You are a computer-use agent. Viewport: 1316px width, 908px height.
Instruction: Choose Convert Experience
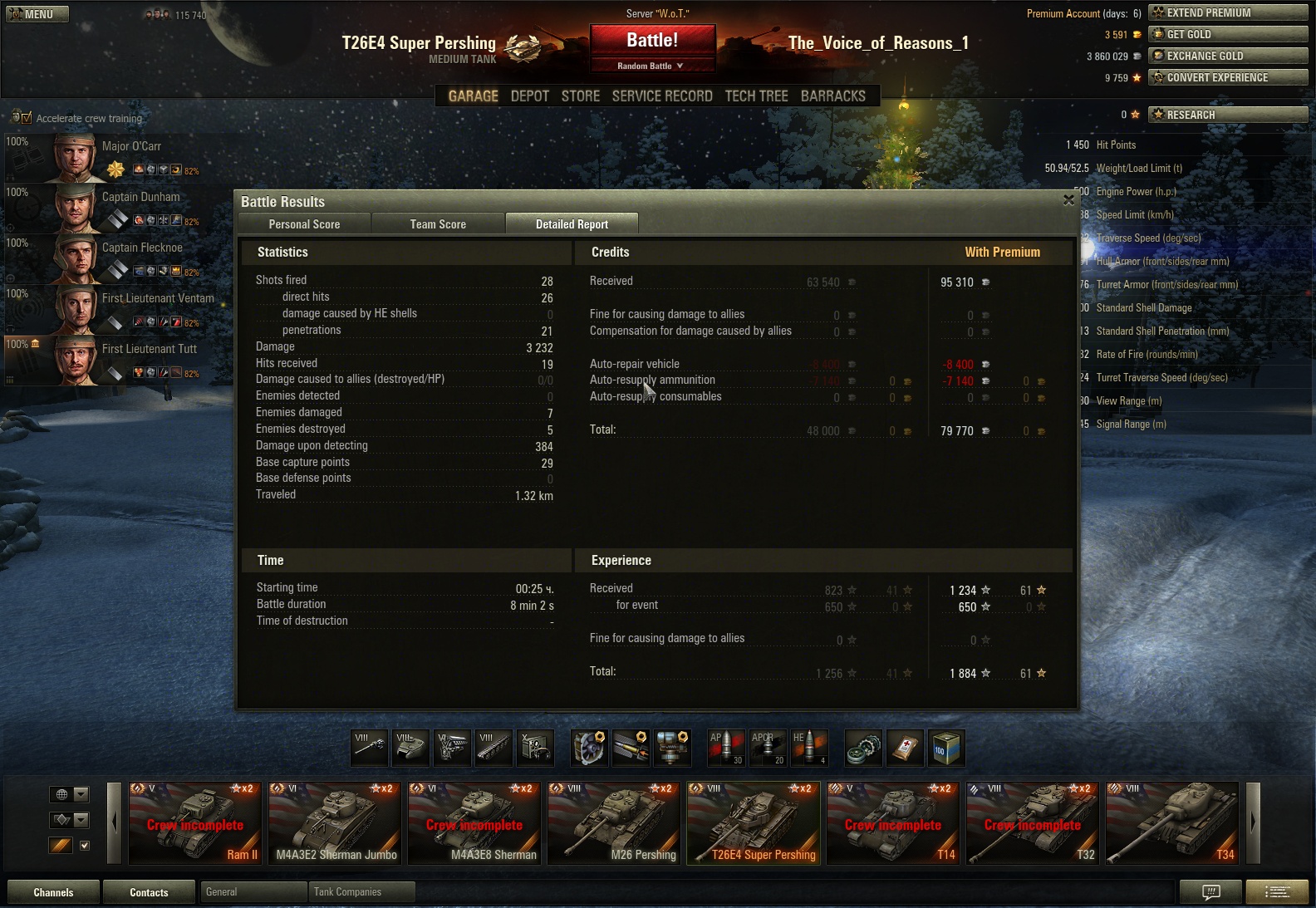click(1227, 77)
